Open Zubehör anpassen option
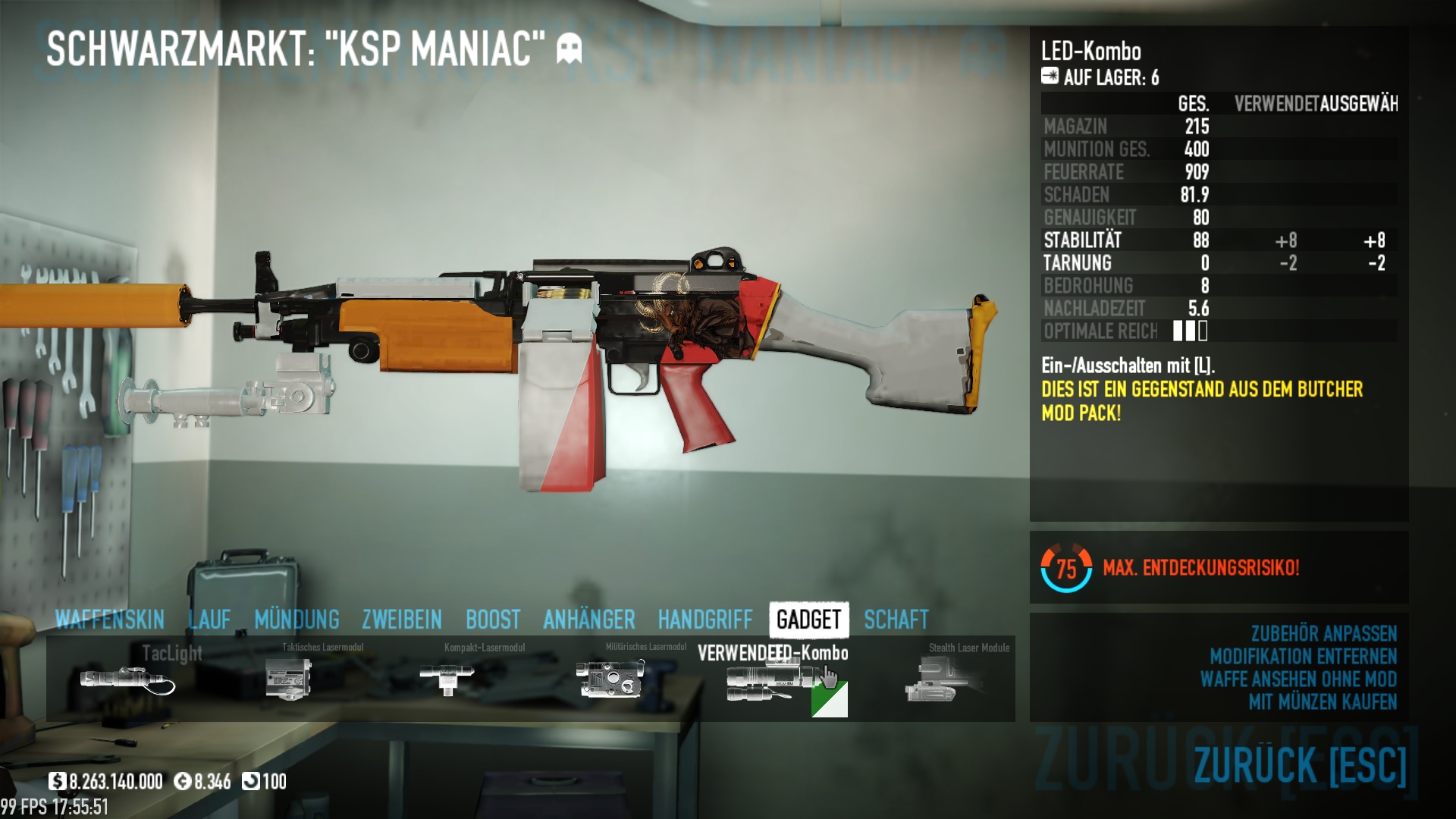Screen dimensions: 1456x819 tap(1323, 634)
